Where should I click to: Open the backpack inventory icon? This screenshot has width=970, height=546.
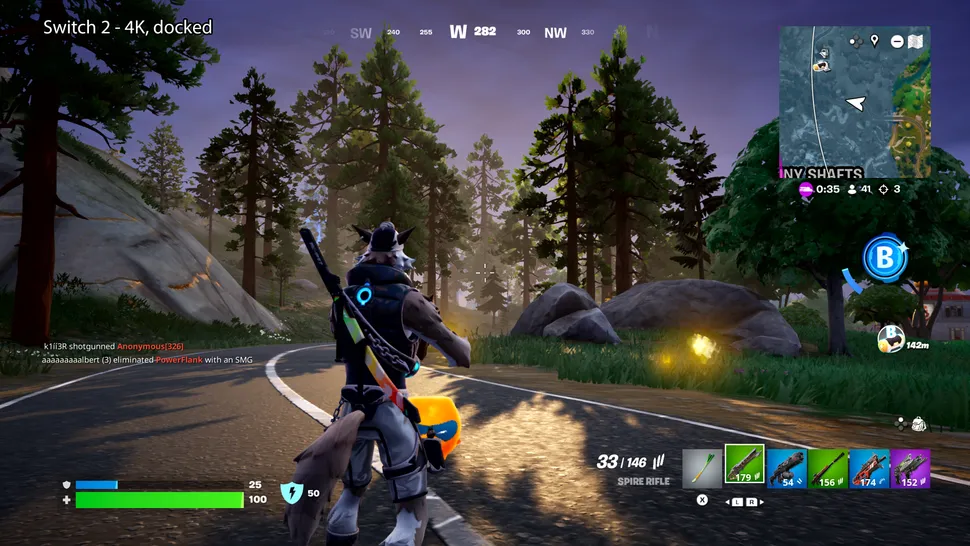(918, 424)
